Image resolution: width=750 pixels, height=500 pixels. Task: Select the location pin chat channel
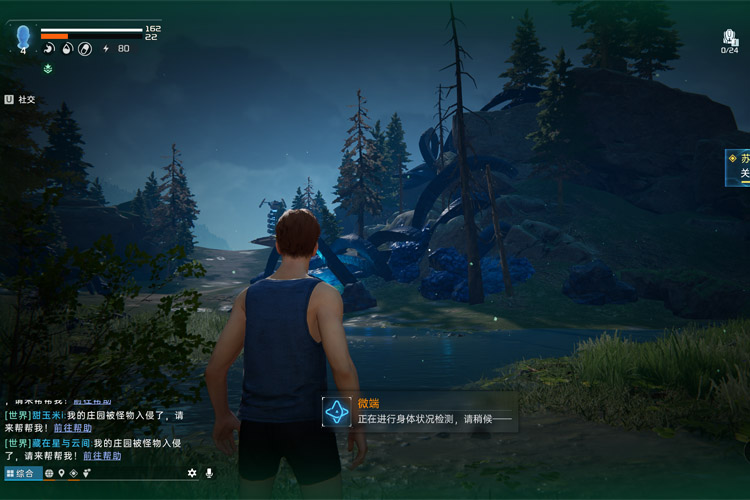[x=61, y=473]
